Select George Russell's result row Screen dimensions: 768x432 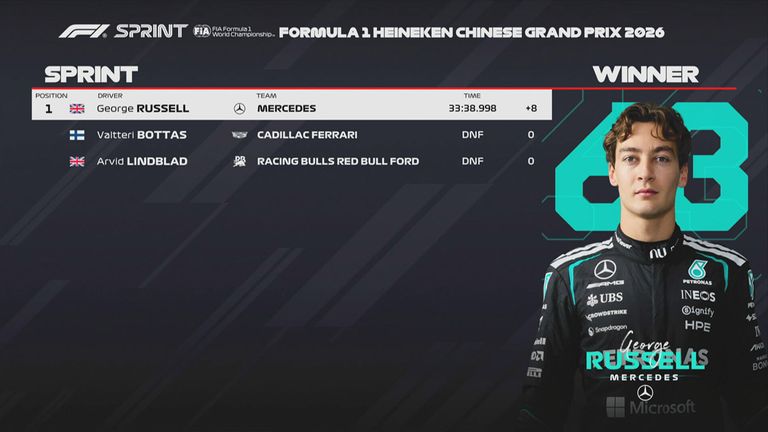pyautogui.click(x=290, y=108)
